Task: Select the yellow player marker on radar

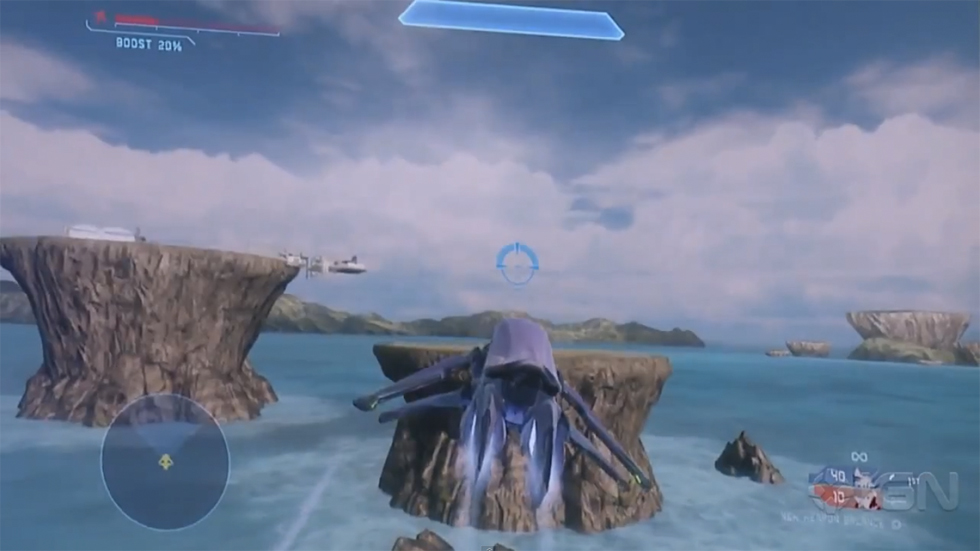Action: (x=165, y=461)
